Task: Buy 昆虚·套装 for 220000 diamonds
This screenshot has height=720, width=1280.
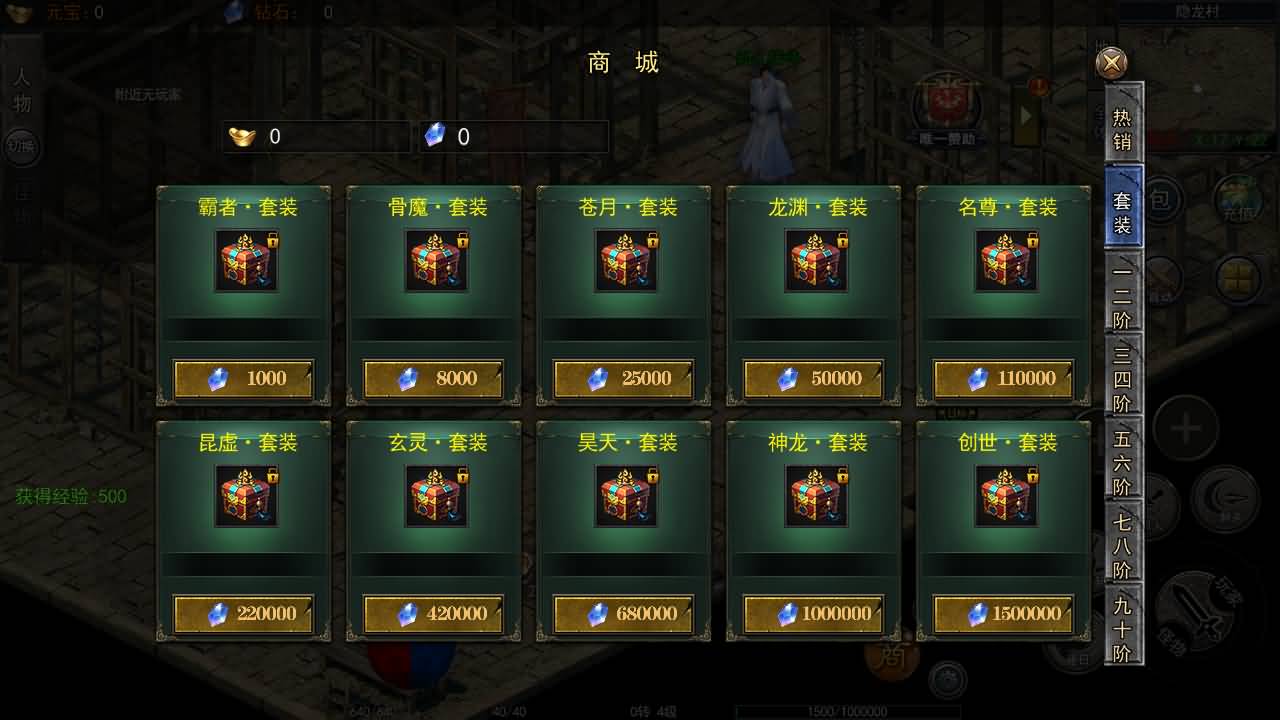Action: coord(244,614)
